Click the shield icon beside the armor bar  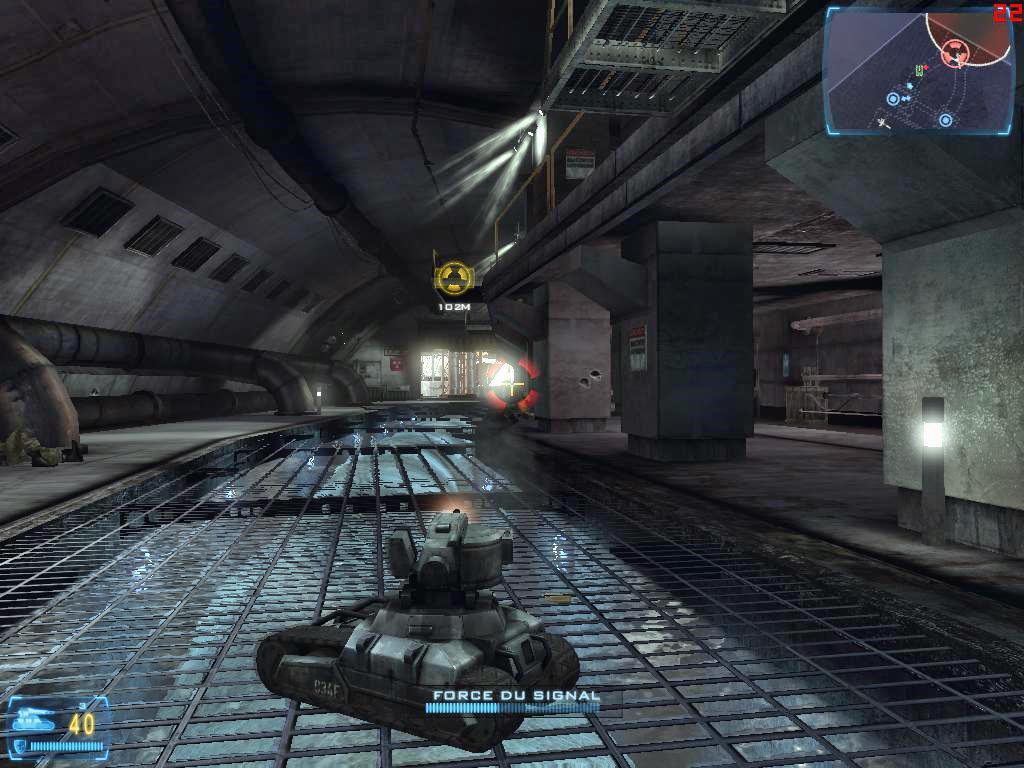coord(20,745)
